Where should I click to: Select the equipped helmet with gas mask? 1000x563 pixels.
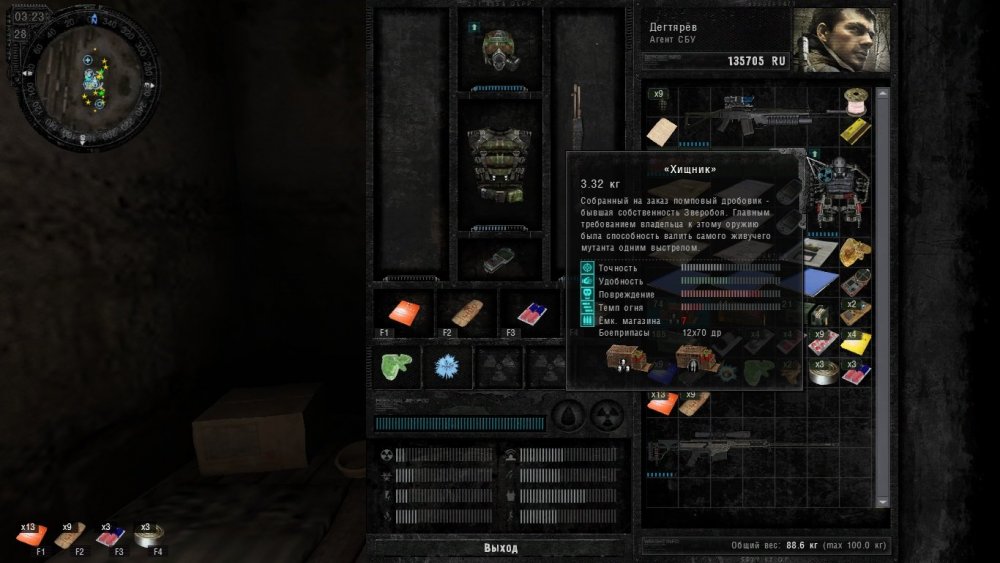(500, 48)
